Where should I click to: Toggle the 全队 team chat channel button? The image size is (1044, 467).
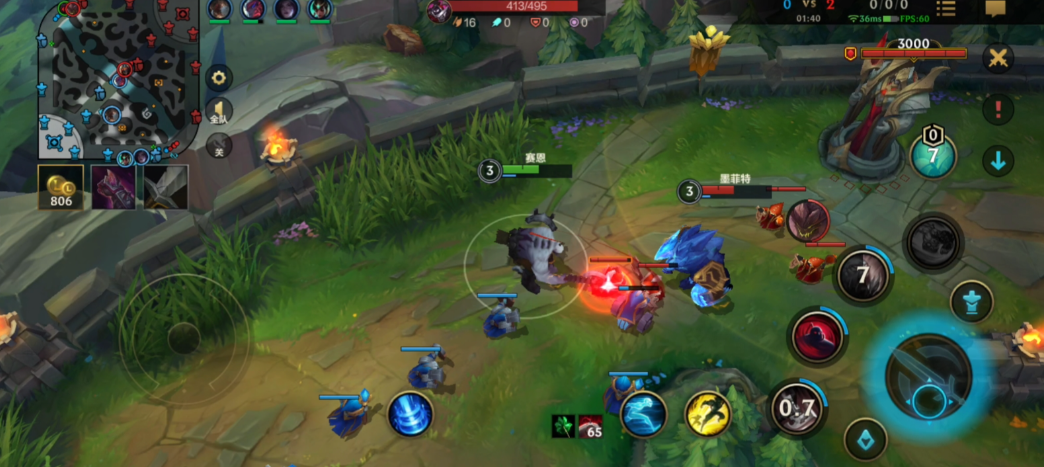[219, 112]
